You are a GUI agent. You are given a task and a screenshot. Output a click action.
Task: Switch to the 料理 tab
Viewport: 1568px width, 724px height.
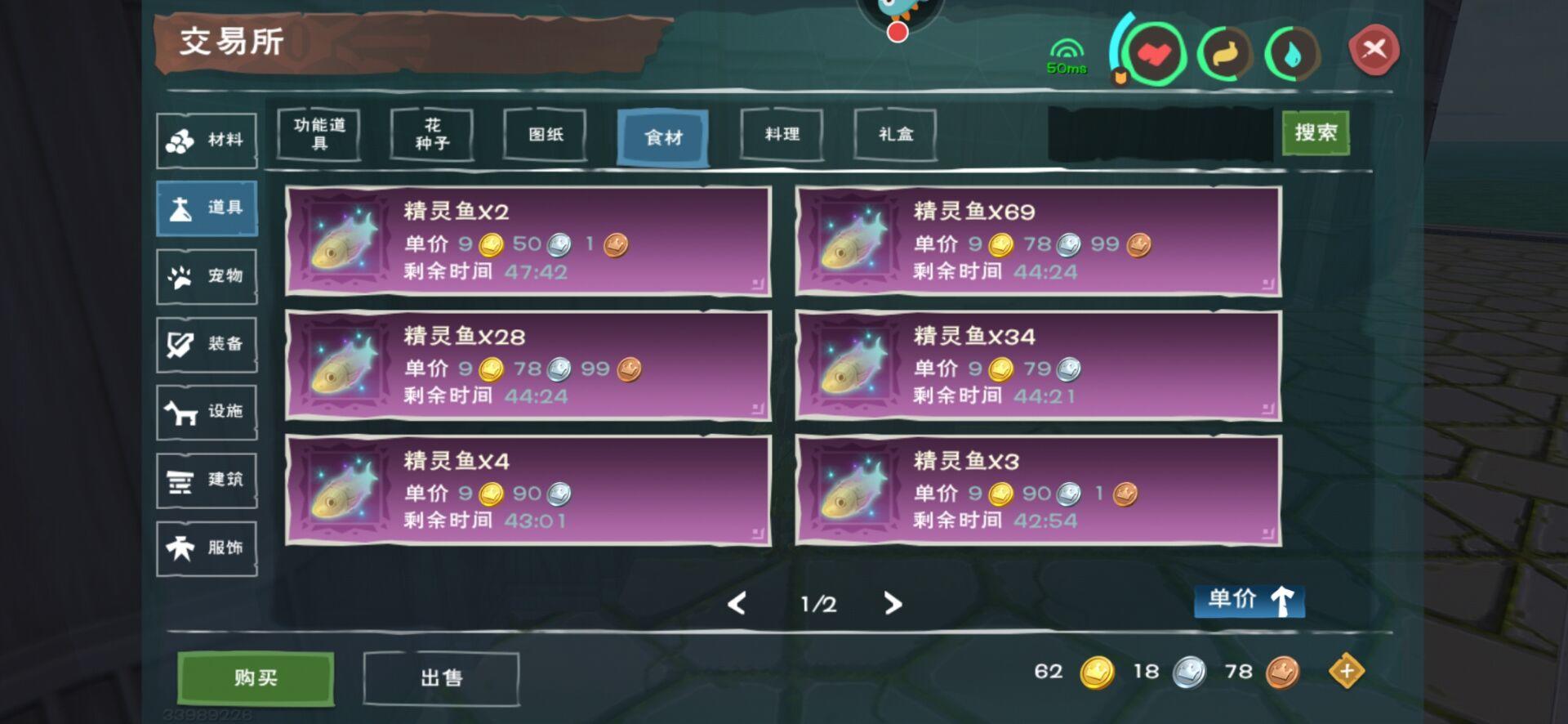point(780,135)
